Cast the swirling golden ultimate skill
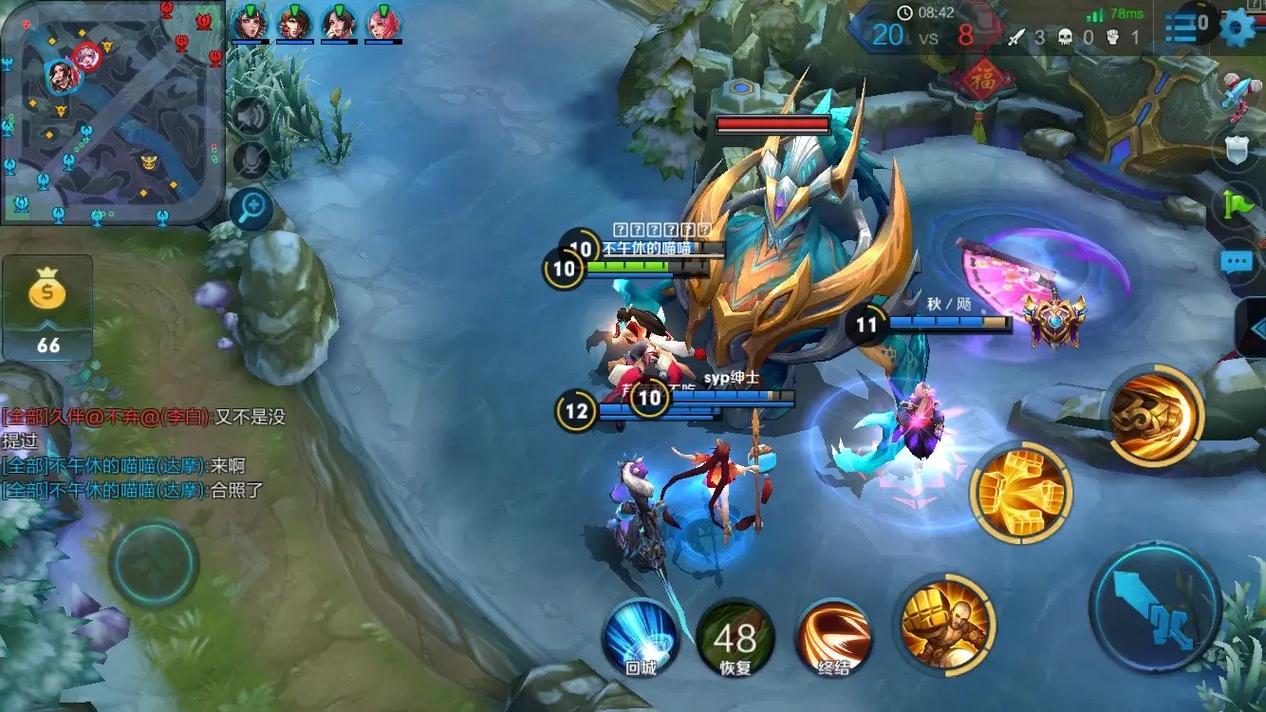This screenshot has height=712, width=1266. (x=1155, y=415)
